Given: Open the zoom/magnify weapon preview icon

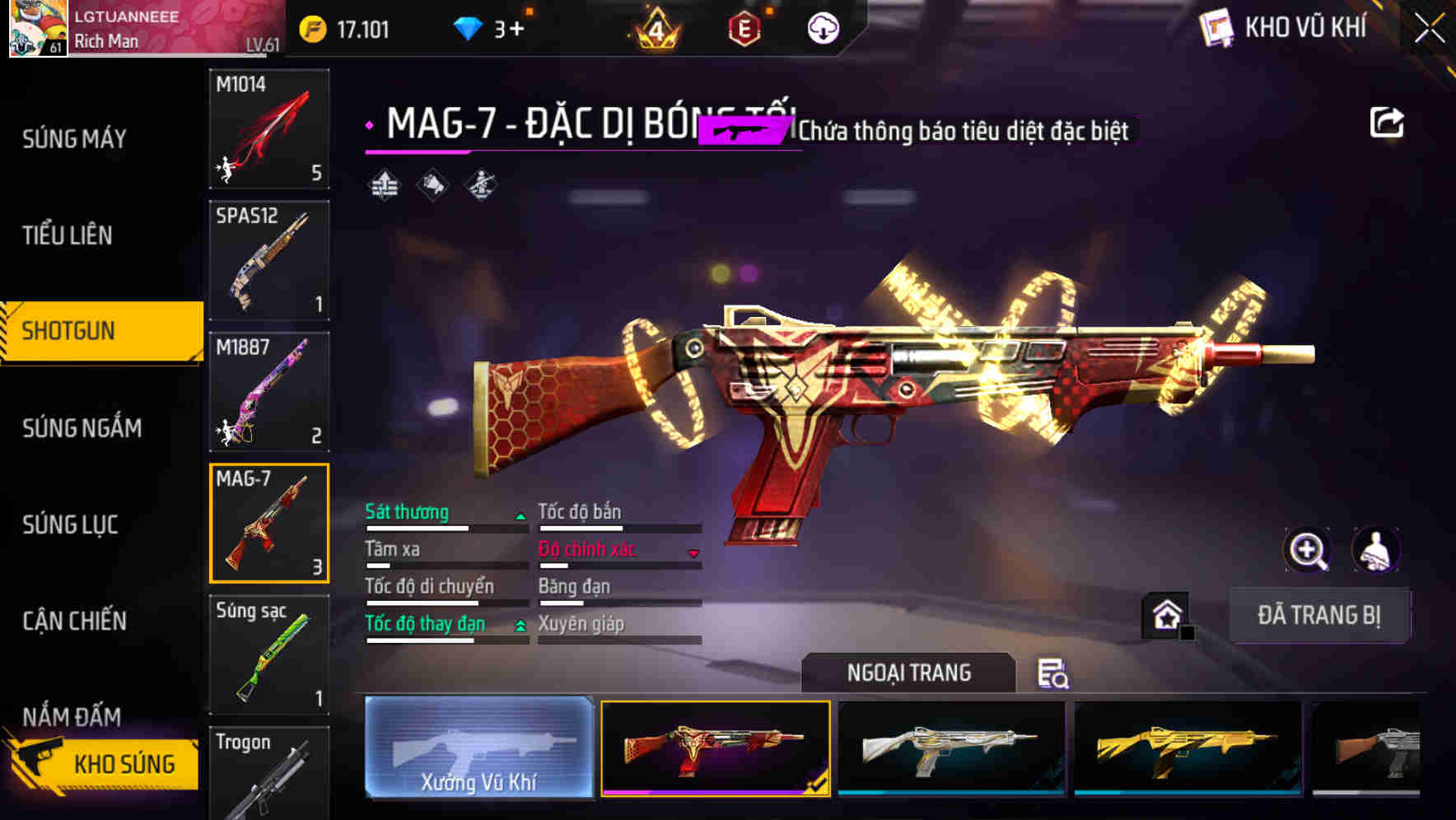Looking at the screenshot, I should click(x=1308, y=550).
